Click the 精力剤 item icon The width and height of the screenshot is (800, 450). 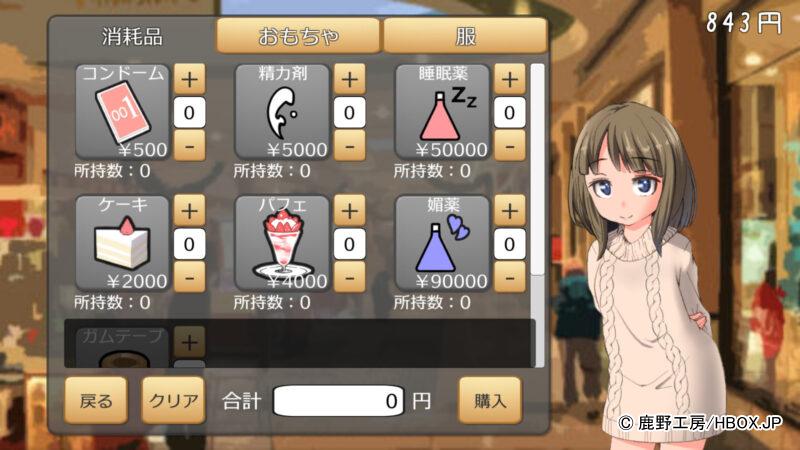coord(282,112)
